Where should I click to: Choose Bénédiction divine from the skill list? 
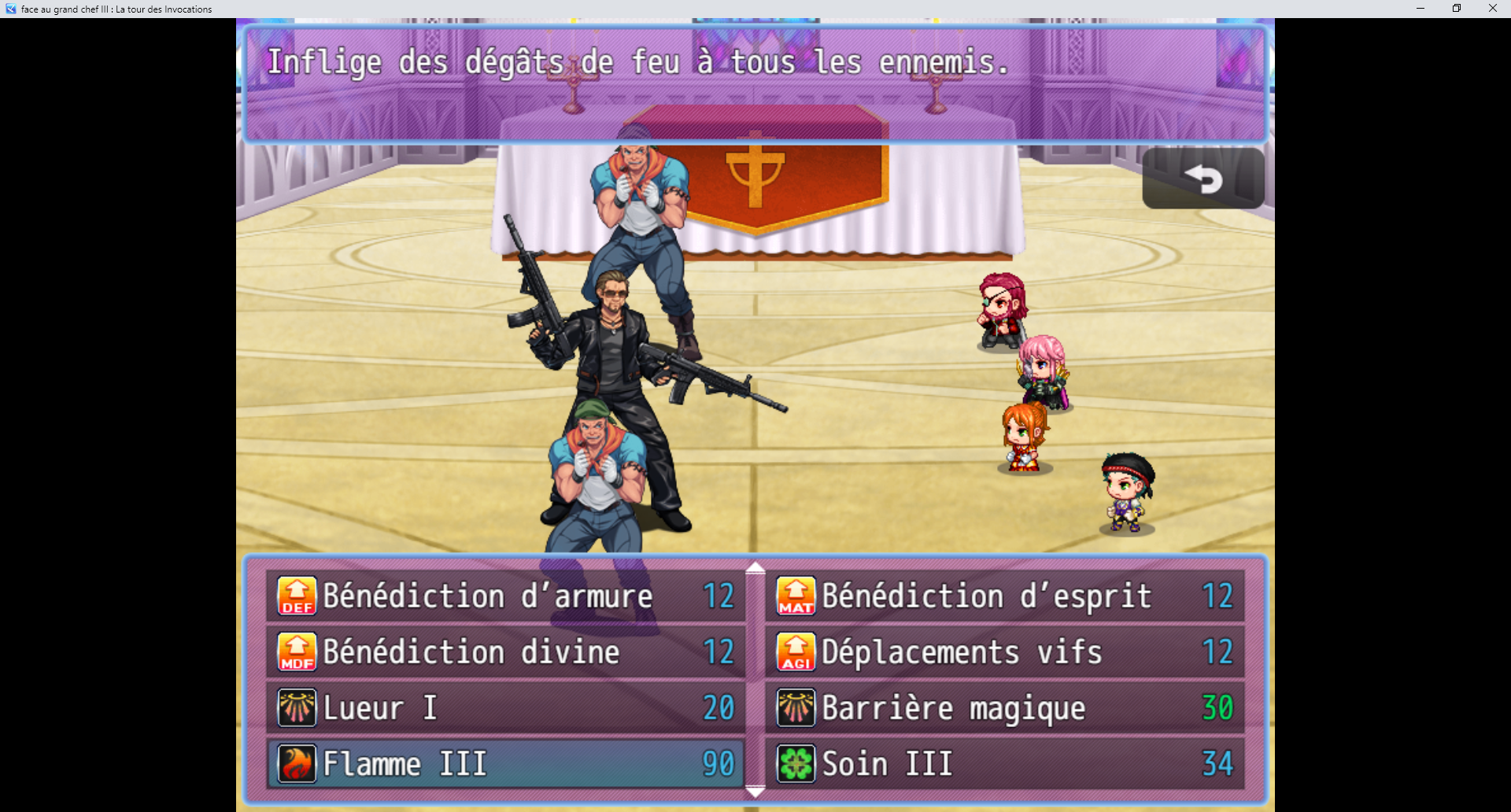pos(472,651)
